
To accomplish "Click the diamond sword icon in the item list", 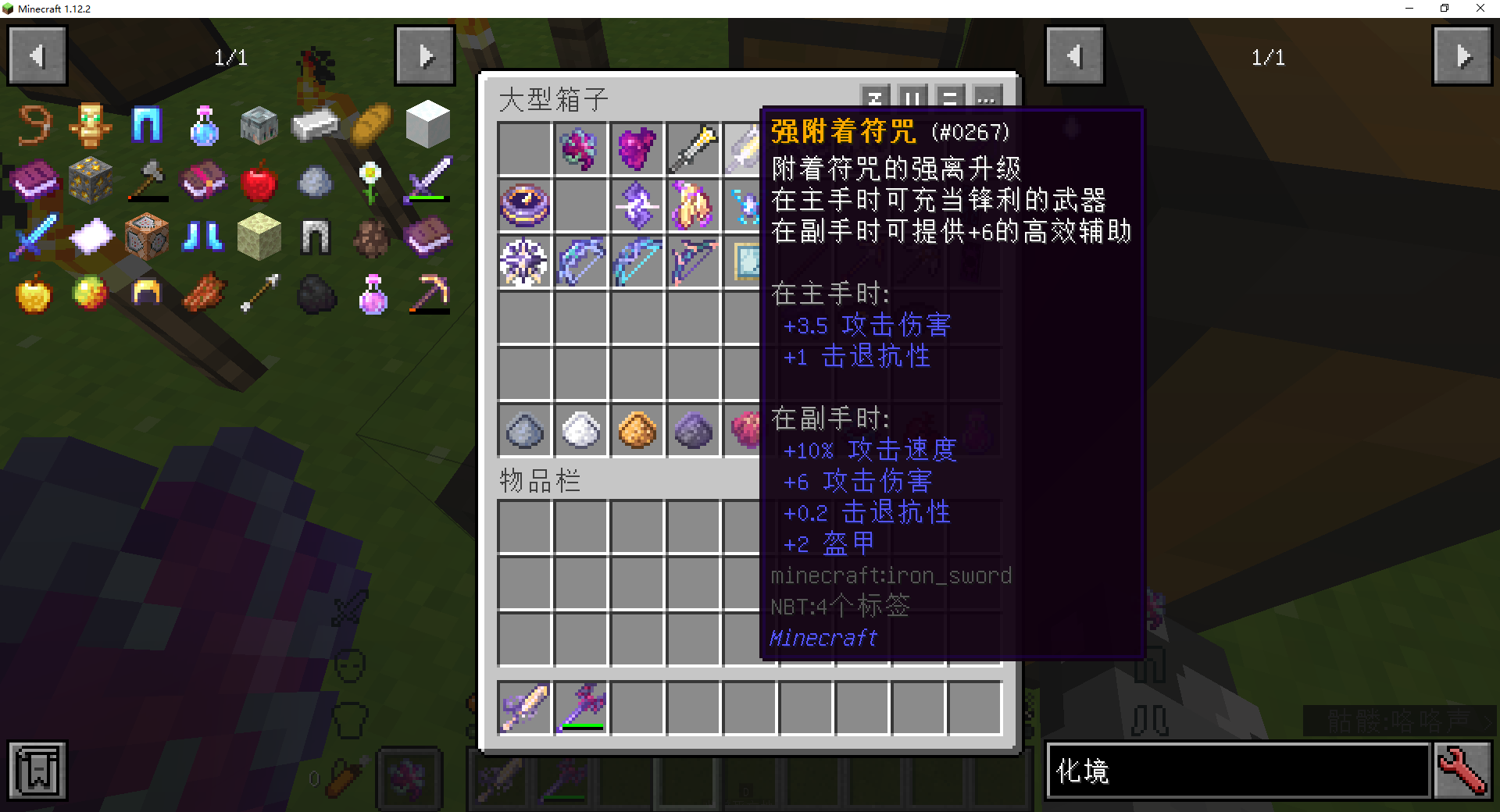I will click(x=32, y=237).
